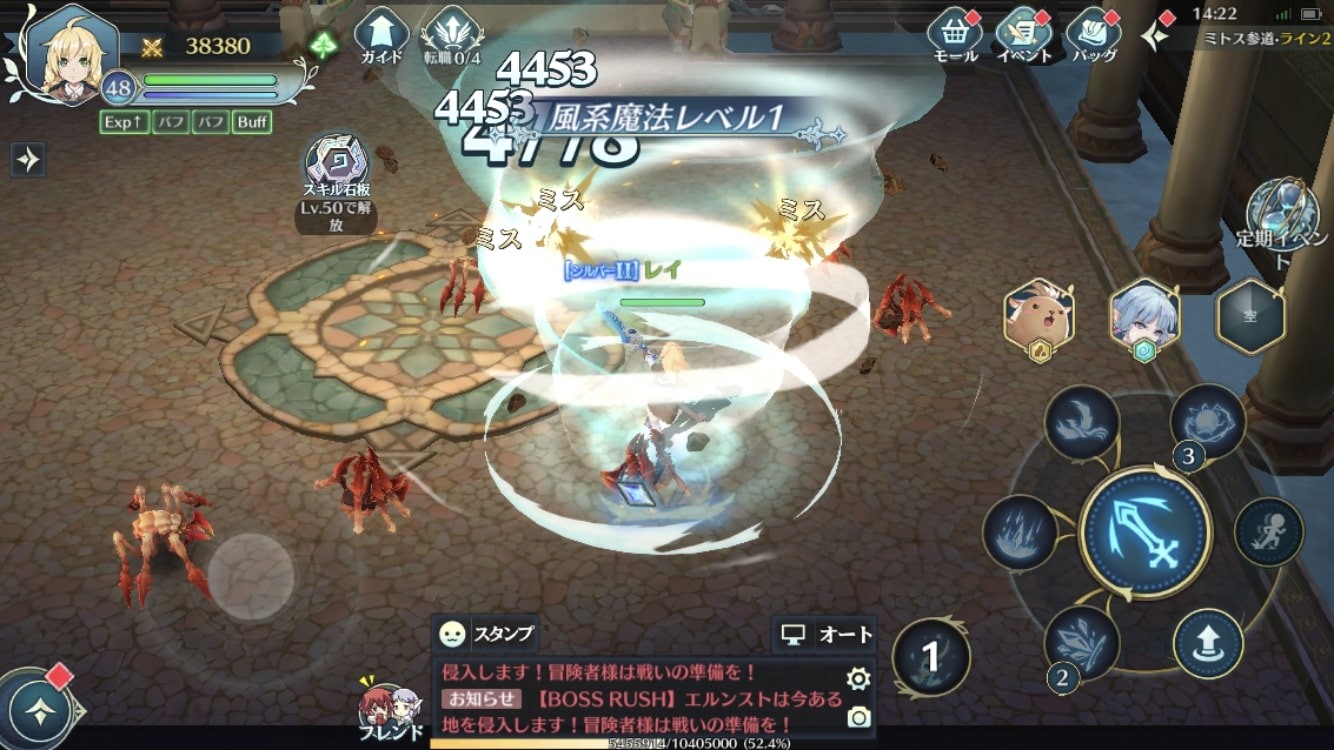Tap the Buff status toggle under the HP bar
The image size is (1334, 750).
(x=253, y=123)
